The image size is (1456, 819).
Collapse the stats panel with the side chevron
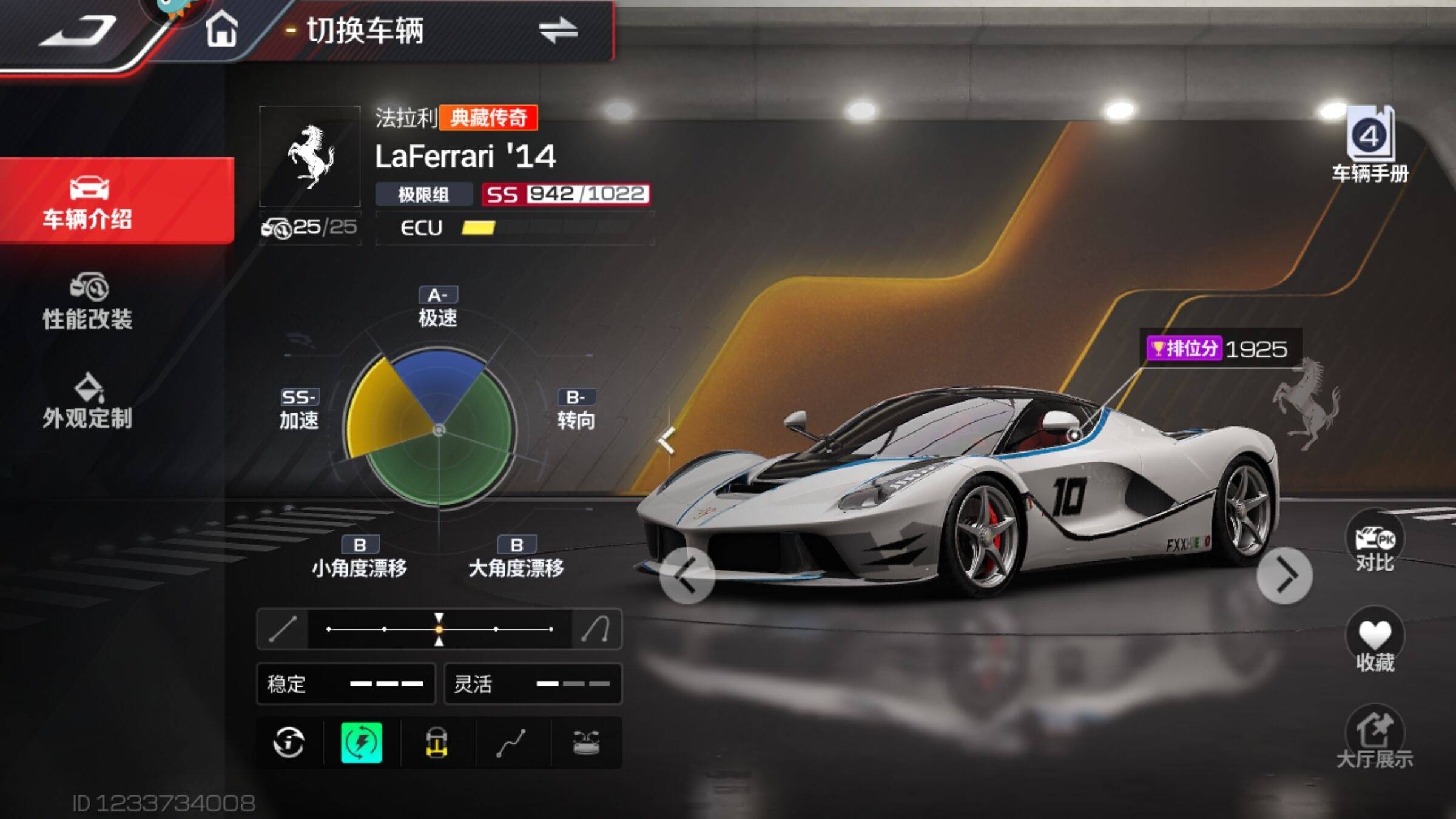pos(666,440)
